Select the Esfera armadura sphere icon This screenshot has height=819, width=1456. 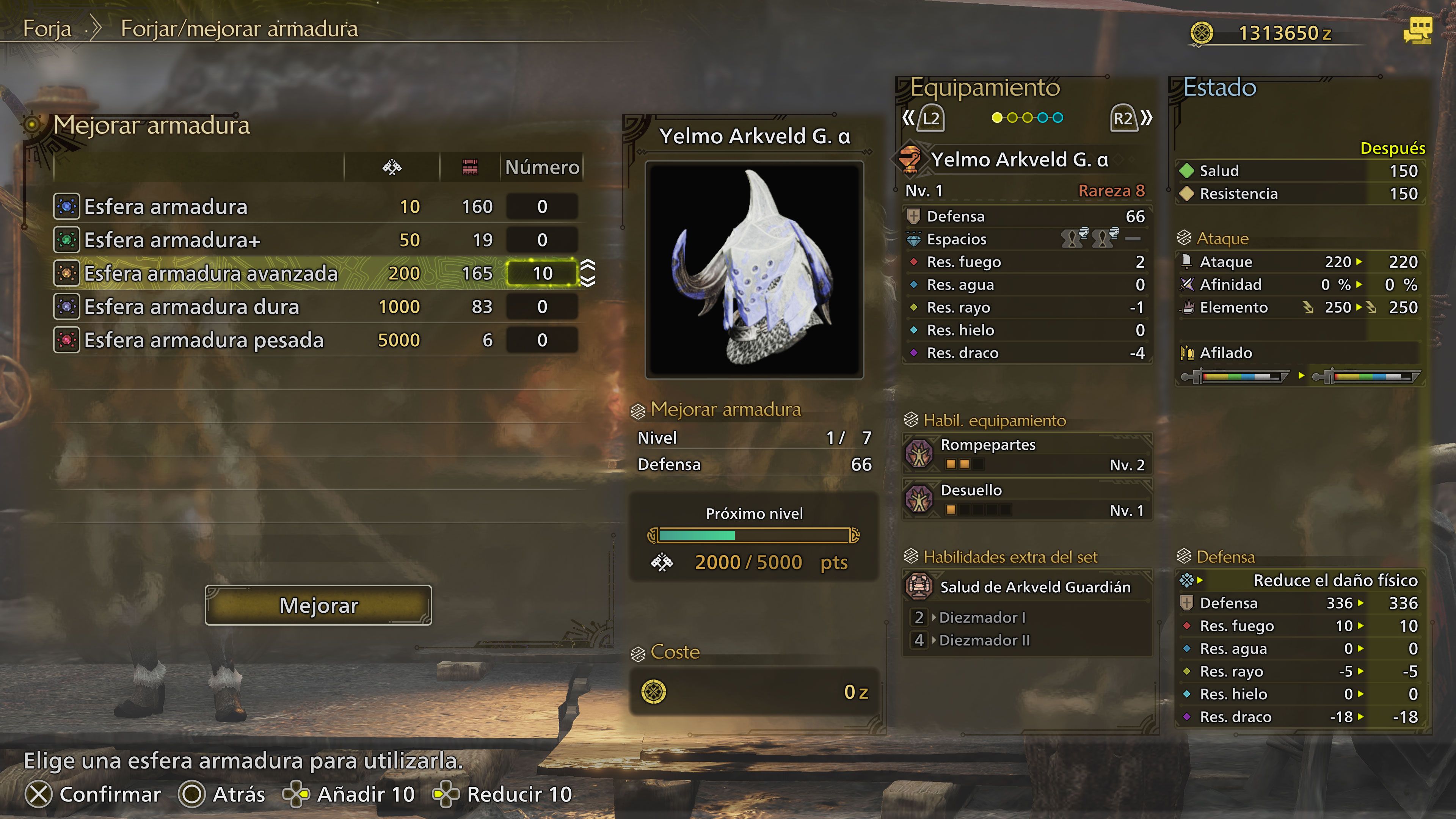[67, 206]
